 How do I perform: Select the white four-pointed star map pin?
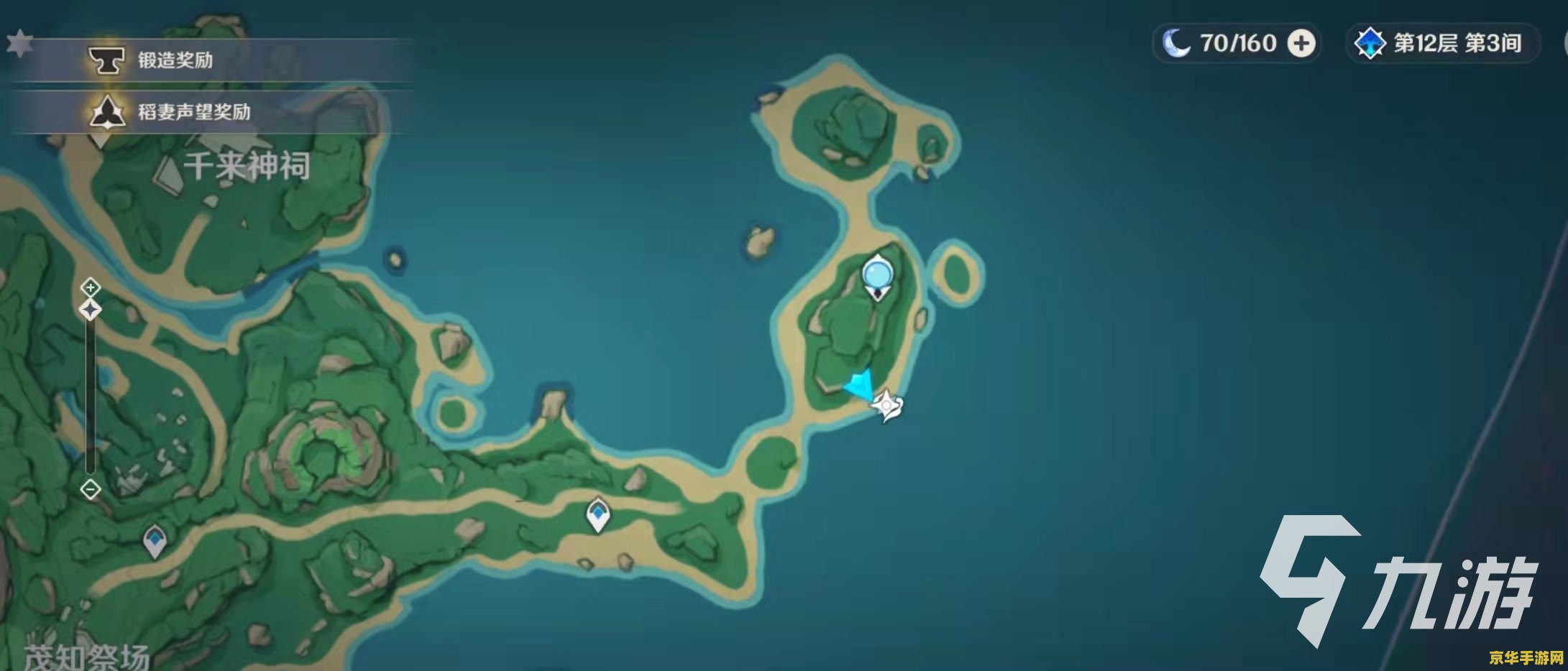(x=887, y=406)
